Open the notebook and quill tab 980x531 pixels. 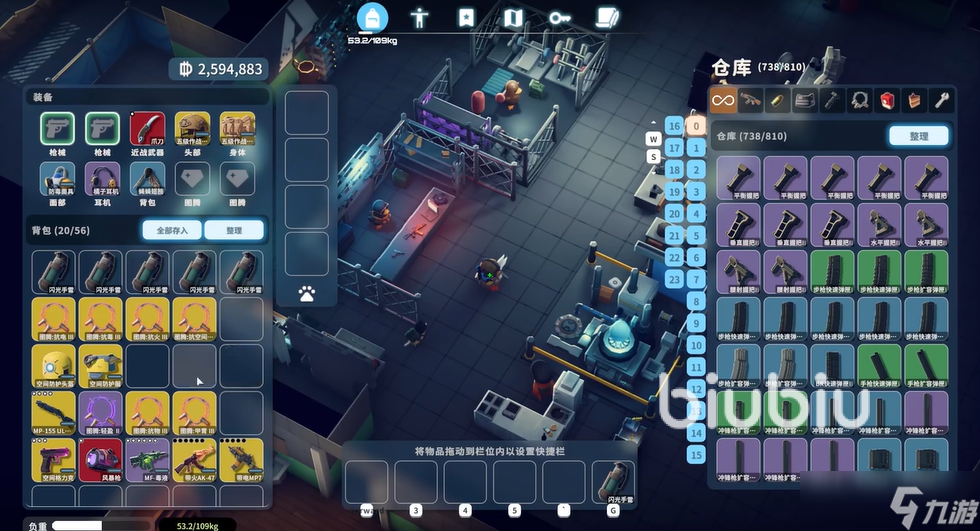(x=606, y=18)
